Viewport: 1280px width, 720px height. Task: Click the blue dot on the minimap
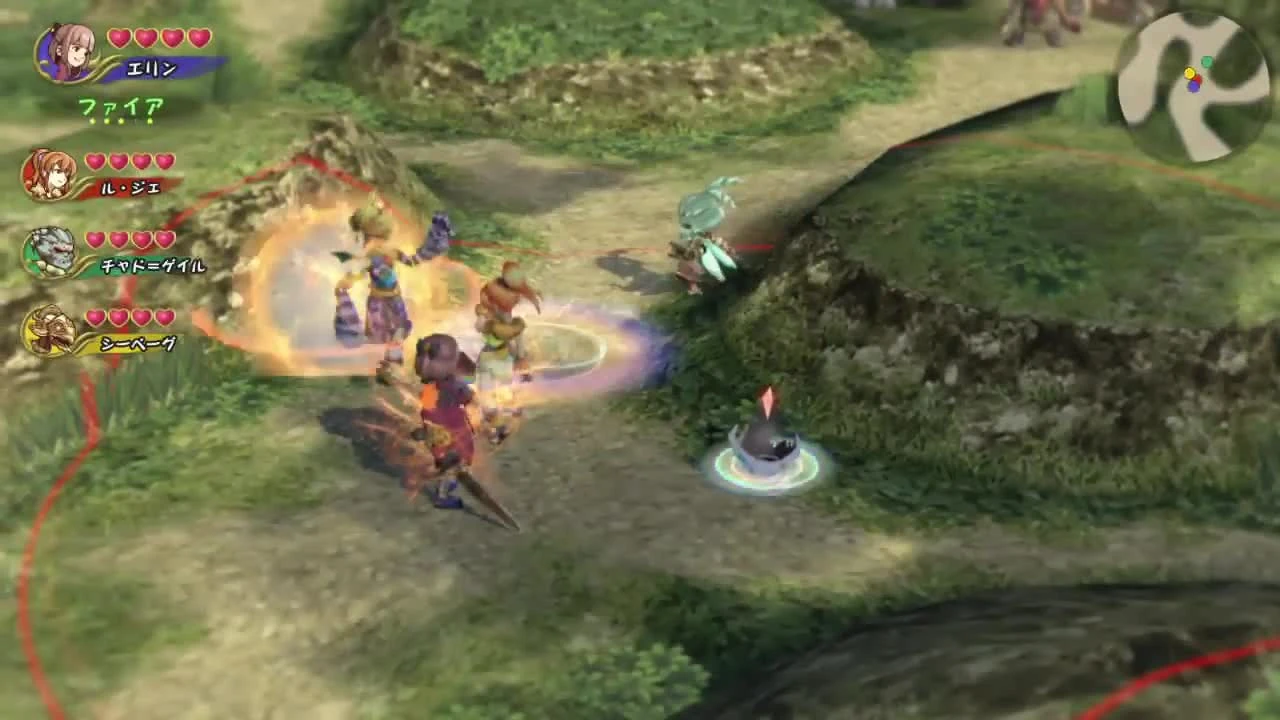coord(1194,87)
